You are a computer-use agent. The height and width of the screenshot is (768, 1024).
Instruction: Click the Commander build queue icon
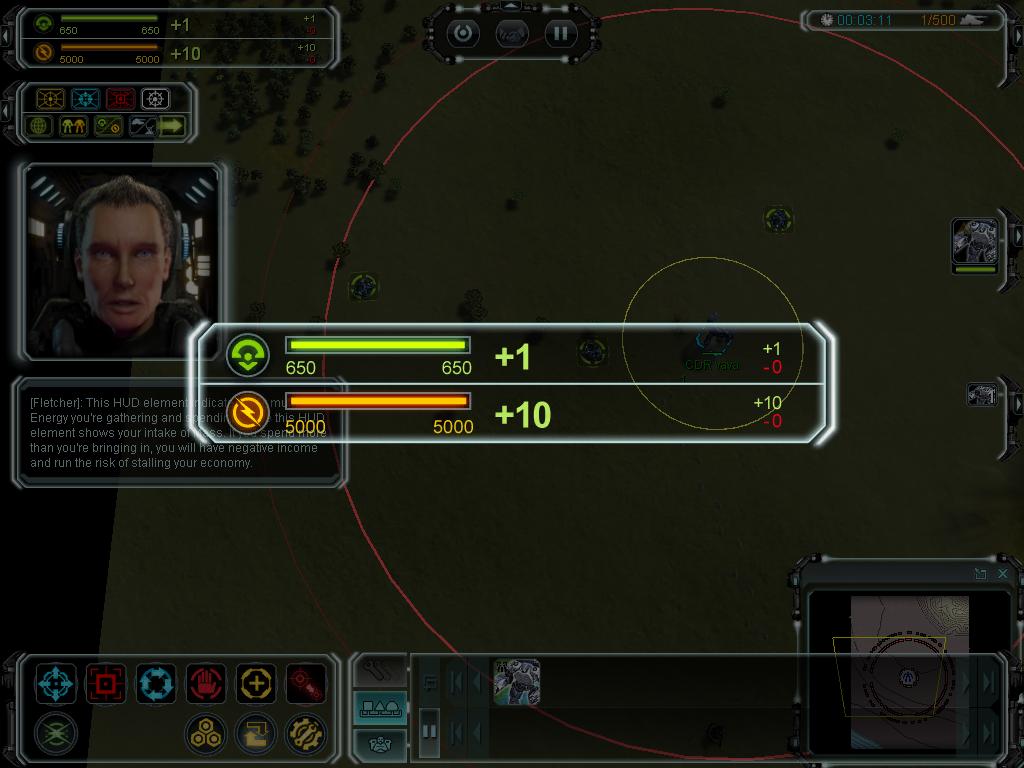pyautogui.click(x=516, y=682)
